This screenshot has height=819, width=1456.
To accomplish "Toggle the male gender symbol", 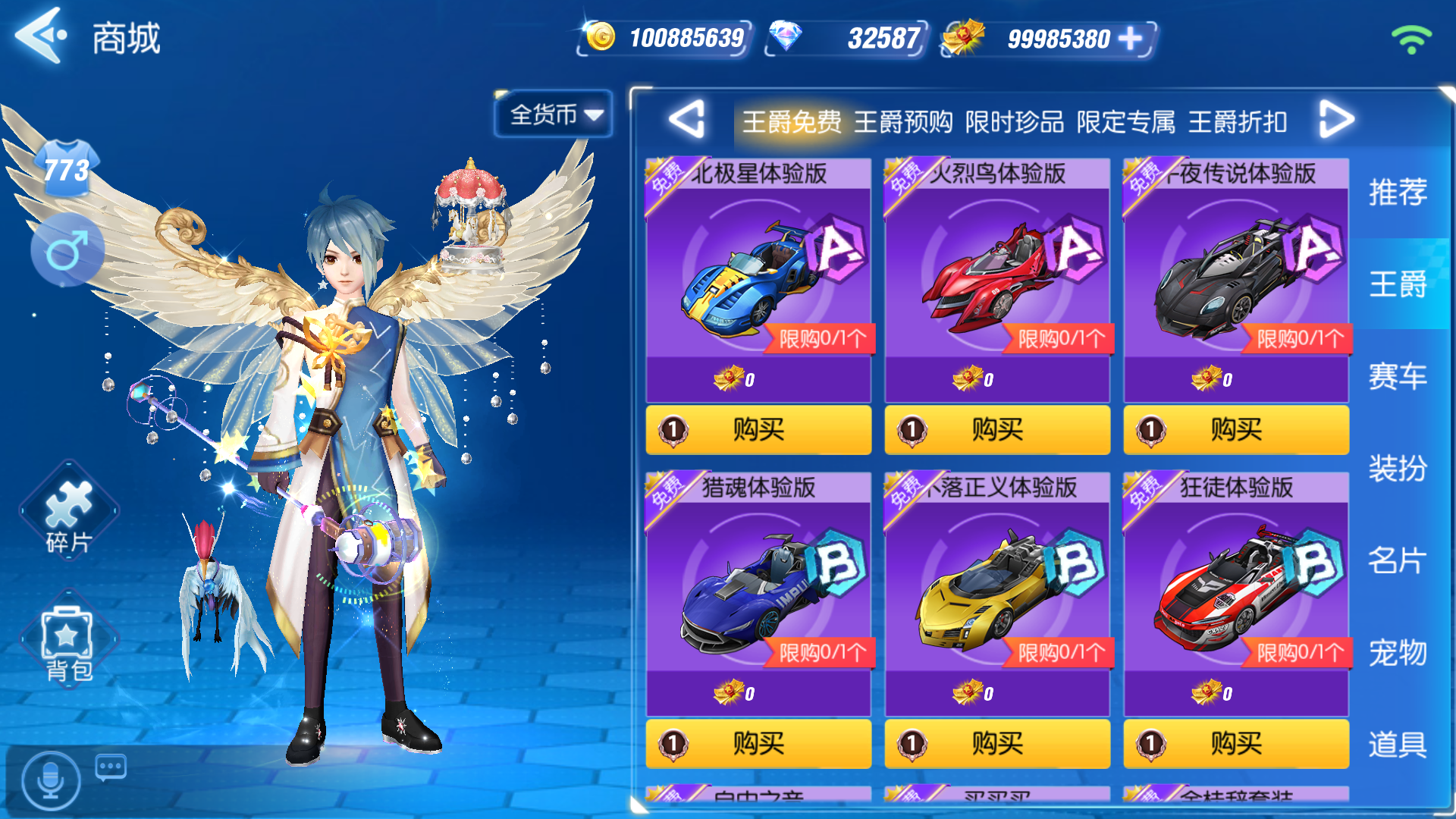I will (68, 250).
